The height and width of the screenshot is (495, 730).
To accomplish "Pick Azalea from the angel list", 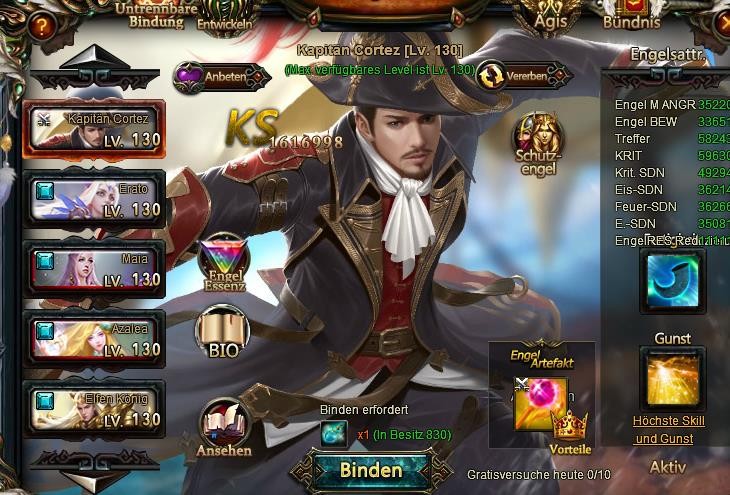I will [93, 338].
